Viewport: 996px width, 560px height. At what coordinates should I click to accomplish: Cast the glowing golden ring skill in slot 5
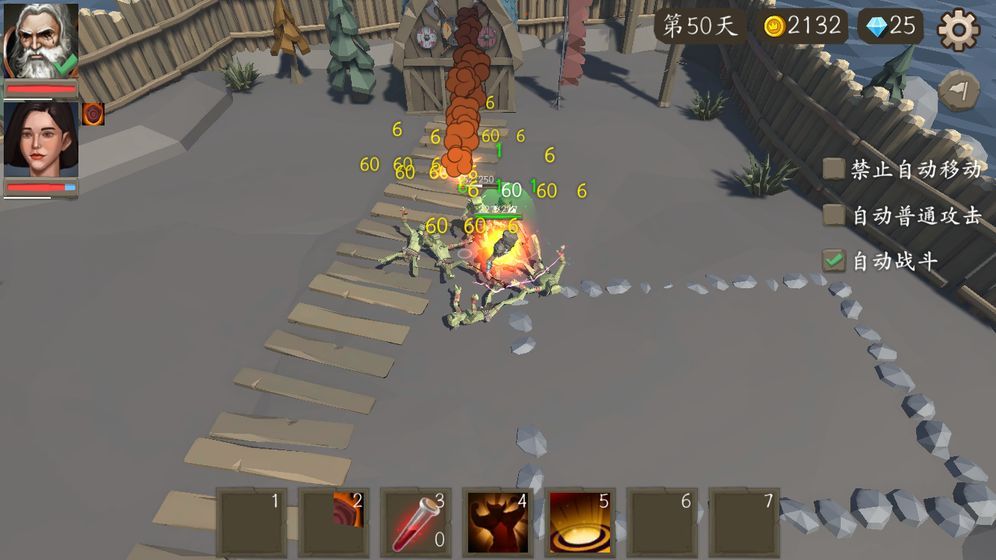(580, 522)
